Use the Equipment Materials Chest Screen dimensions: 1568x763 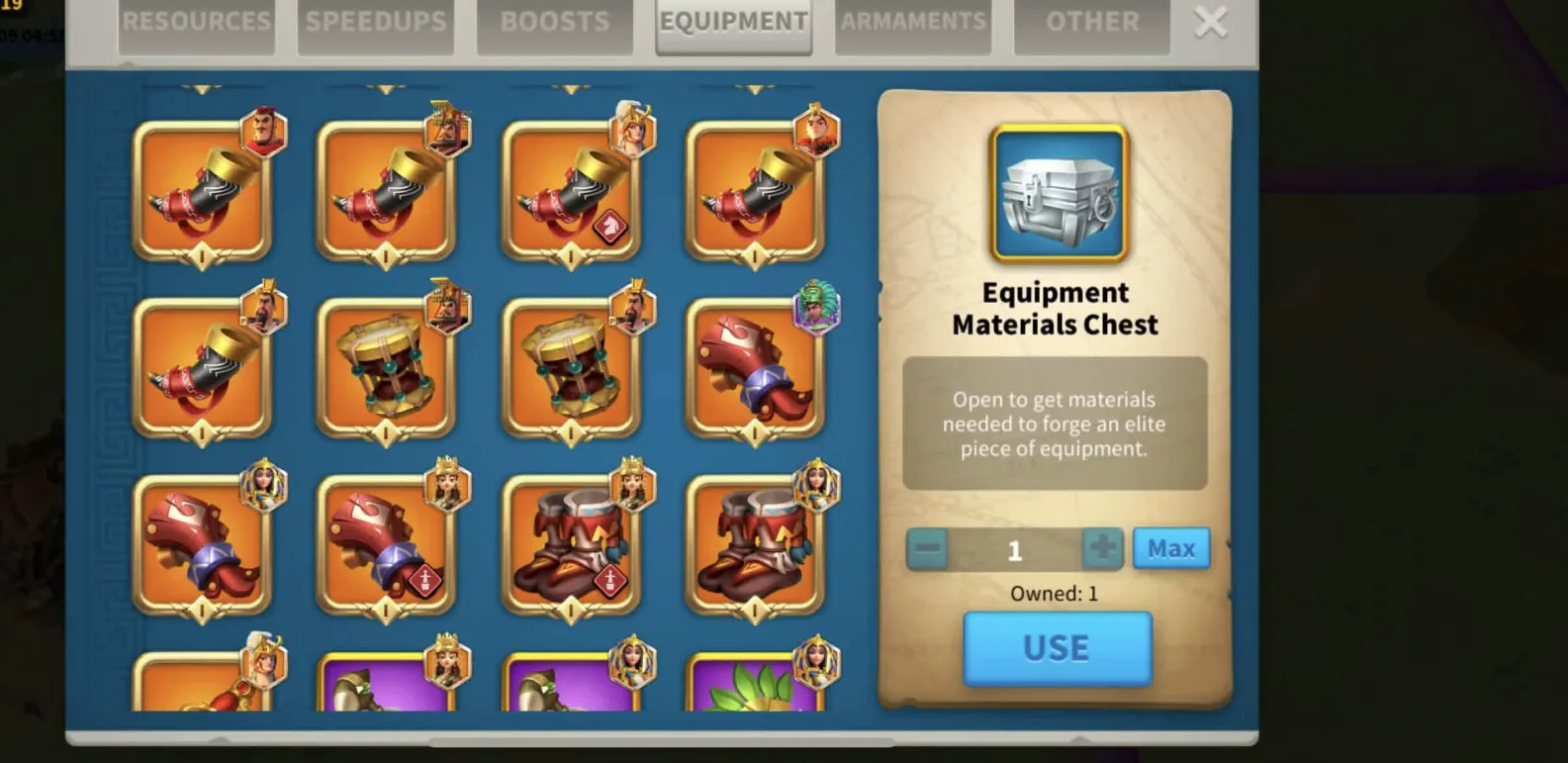[1057, 648]
